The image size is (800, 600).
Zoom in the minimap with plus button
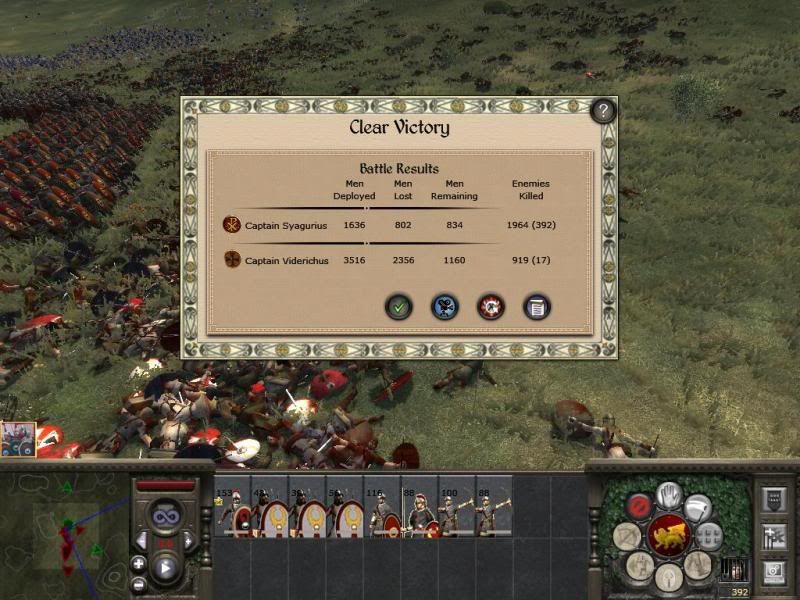click(138, 564)
